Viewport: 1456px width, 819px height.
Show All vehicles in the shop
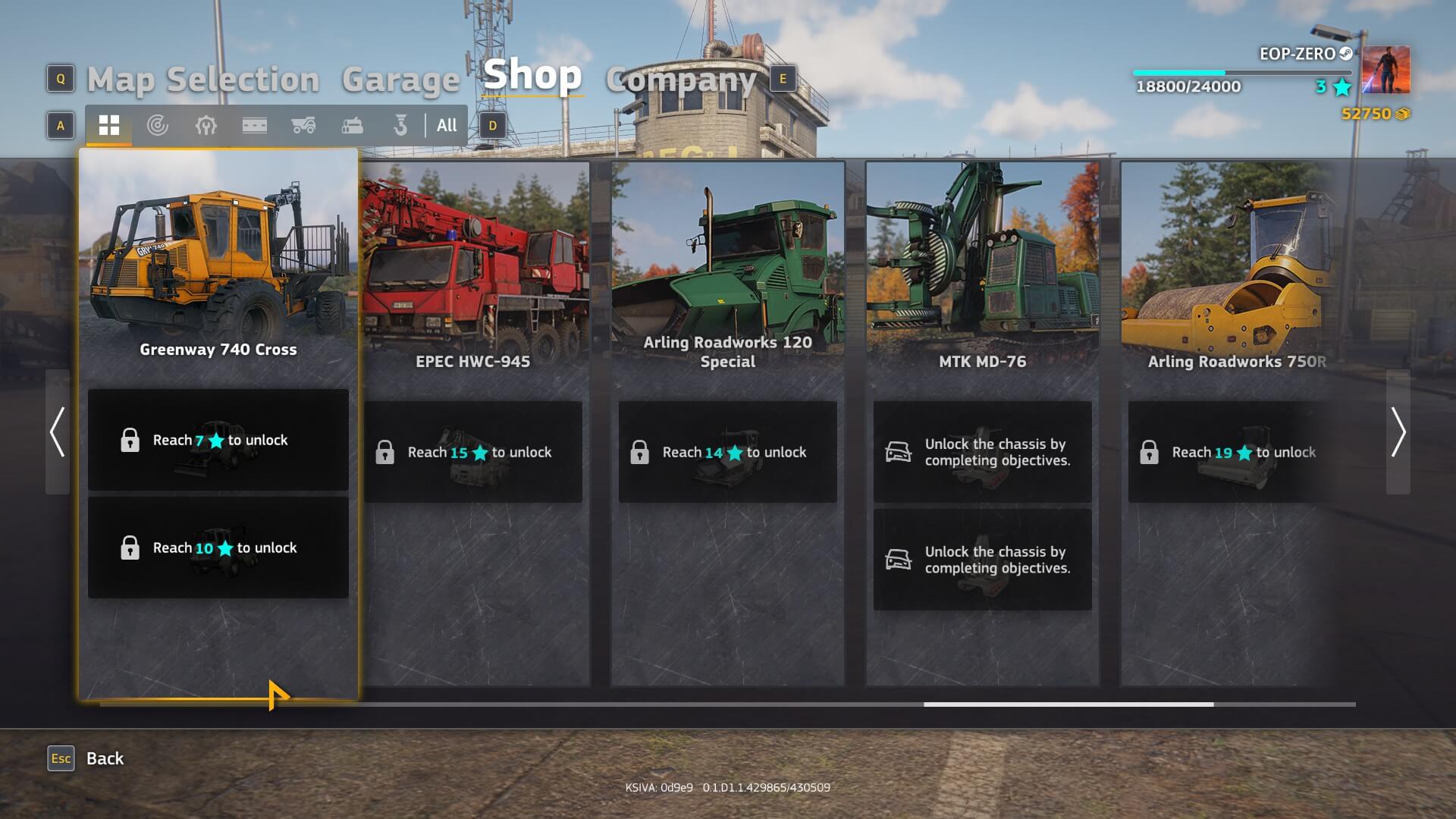(x=447, y=126)
